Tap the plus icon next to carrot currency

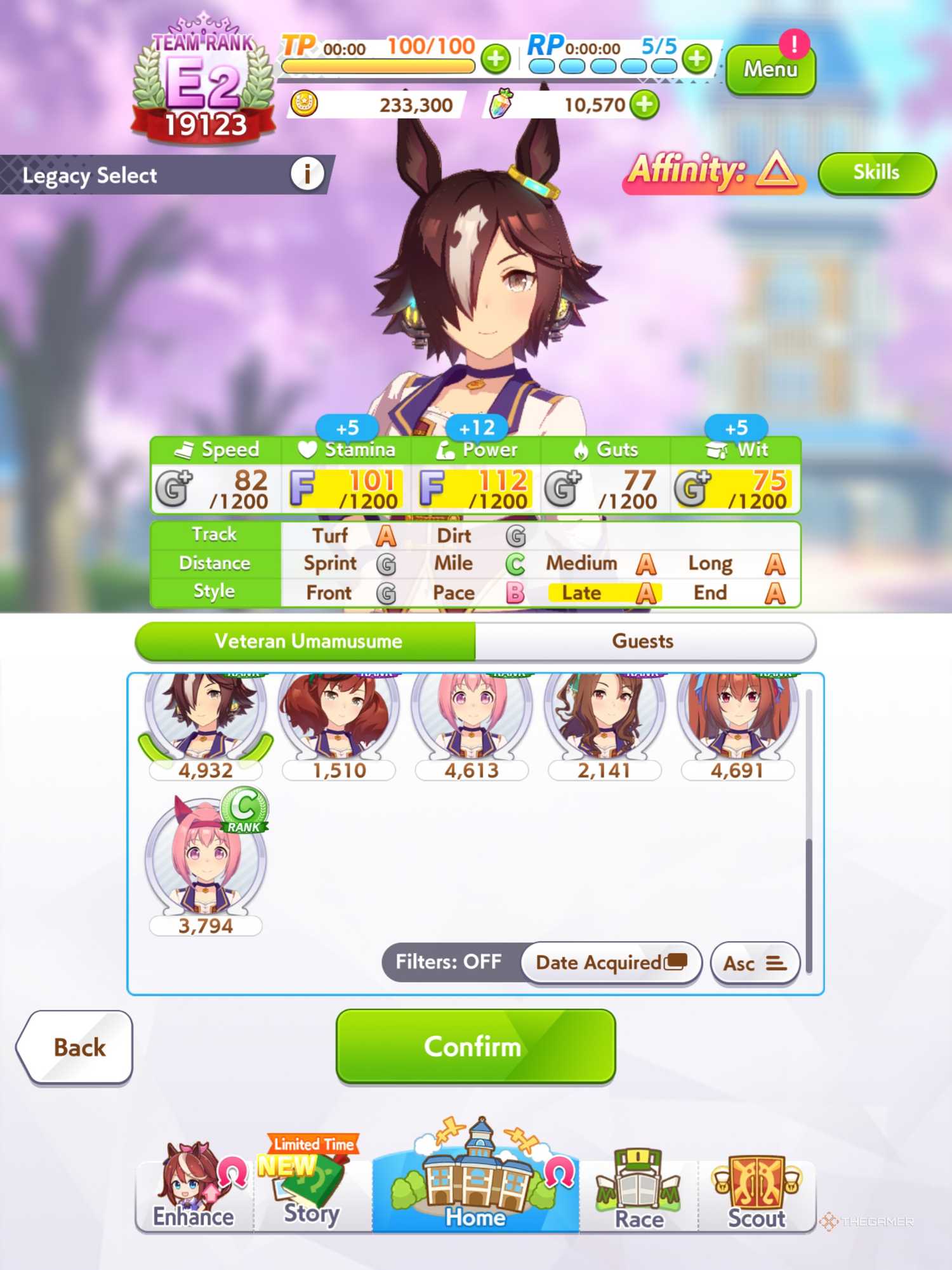coord(646,105)
